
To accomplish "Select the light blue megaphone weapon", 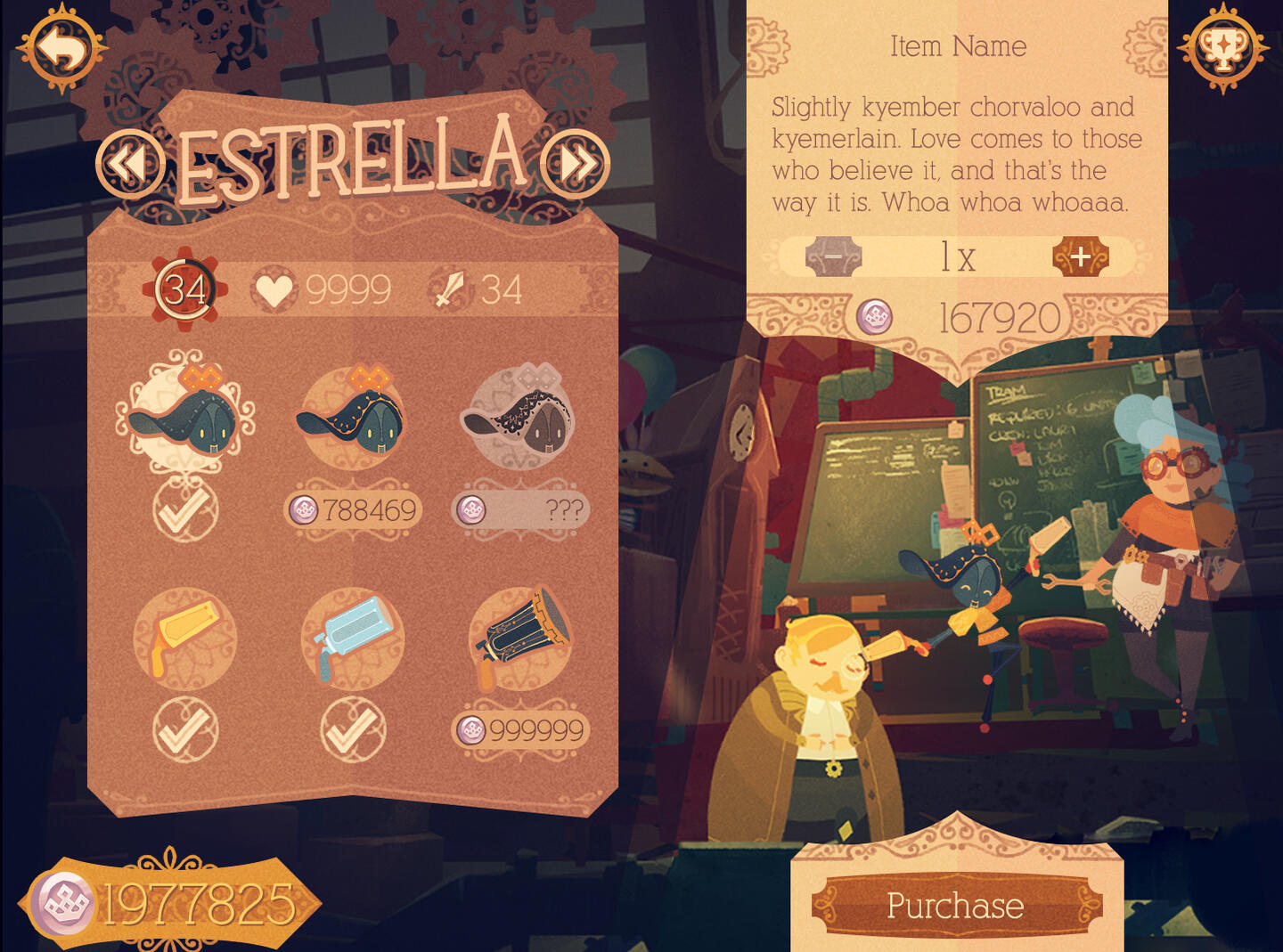I will click(353, 638).
